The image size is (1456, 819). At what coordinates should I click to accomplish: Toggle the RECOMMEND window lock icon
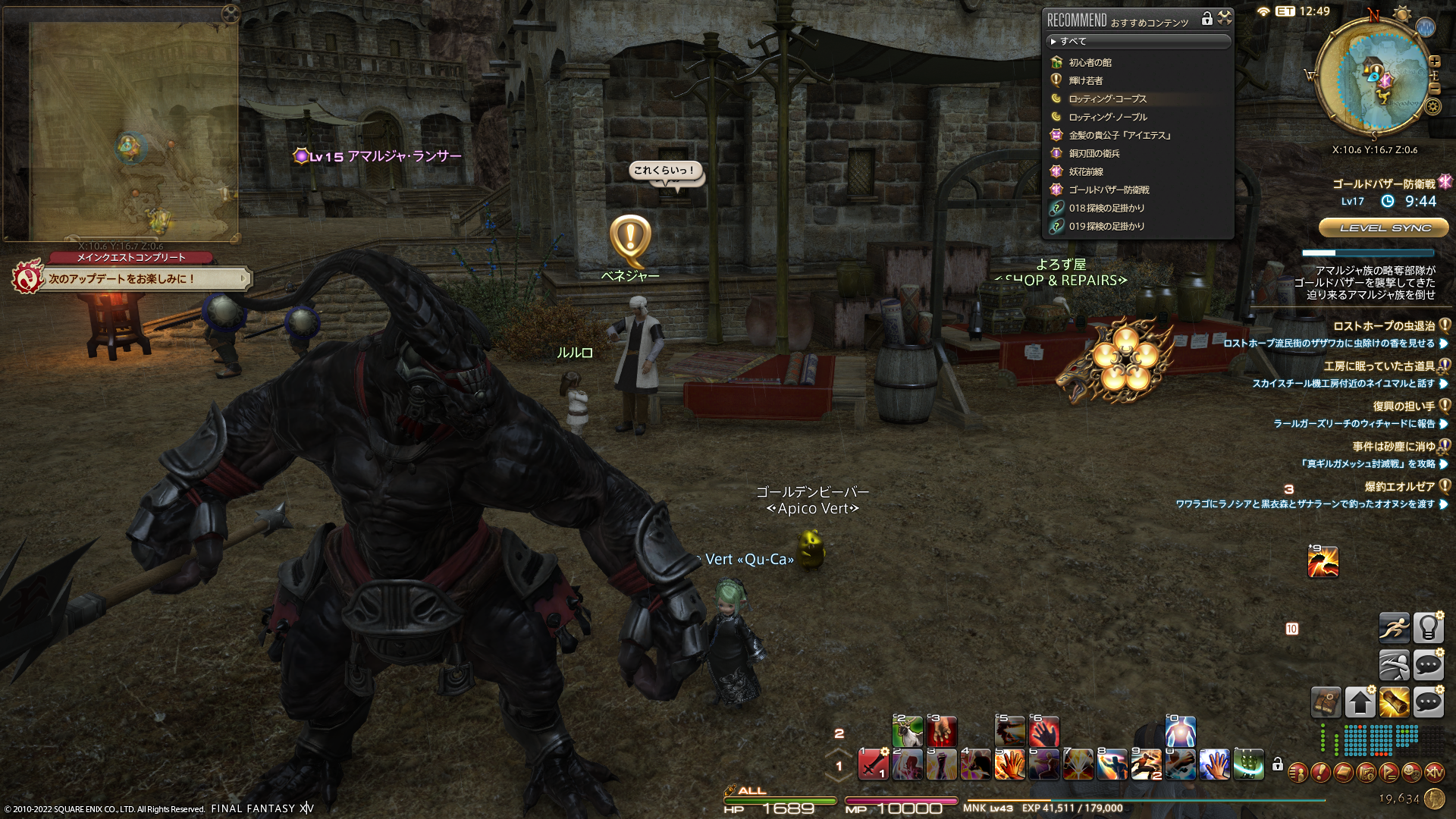pyautogui.click(x=1207, y=18)
